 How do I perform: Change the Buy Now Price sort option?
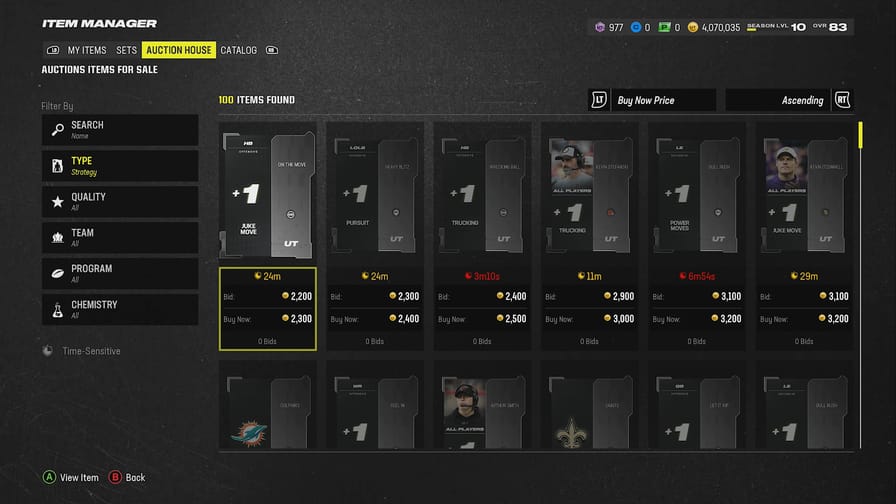[653, 100]
